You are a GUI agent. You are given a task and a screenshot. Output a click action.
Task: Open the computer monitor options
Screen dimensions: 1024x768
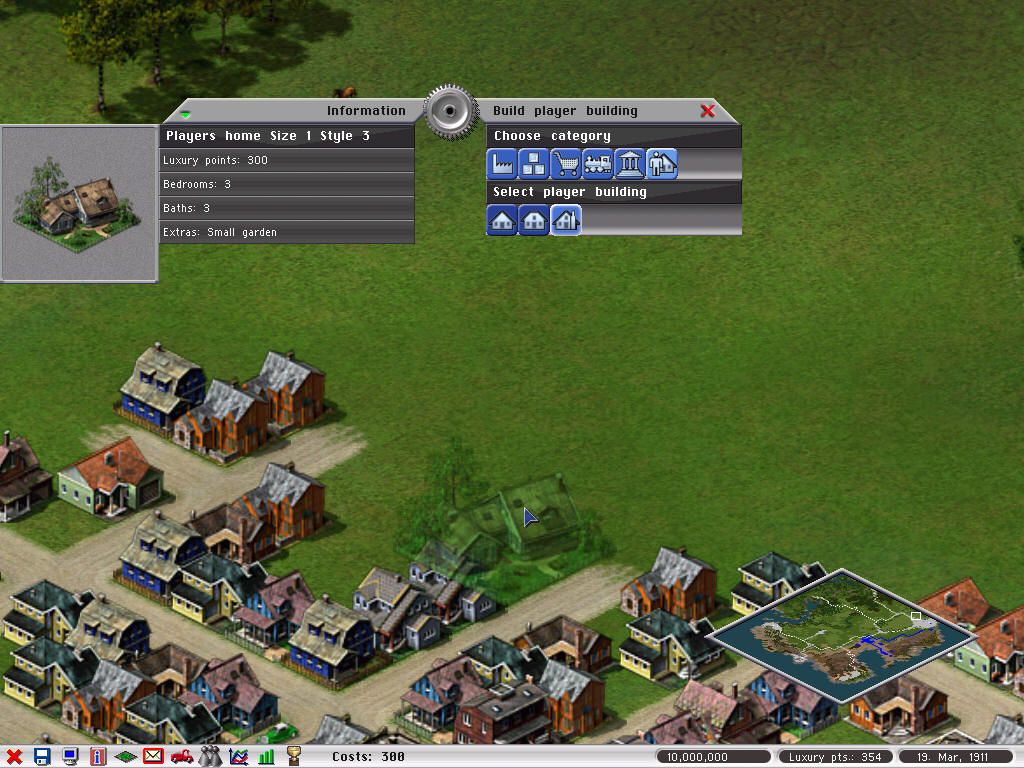pos(70,757)
